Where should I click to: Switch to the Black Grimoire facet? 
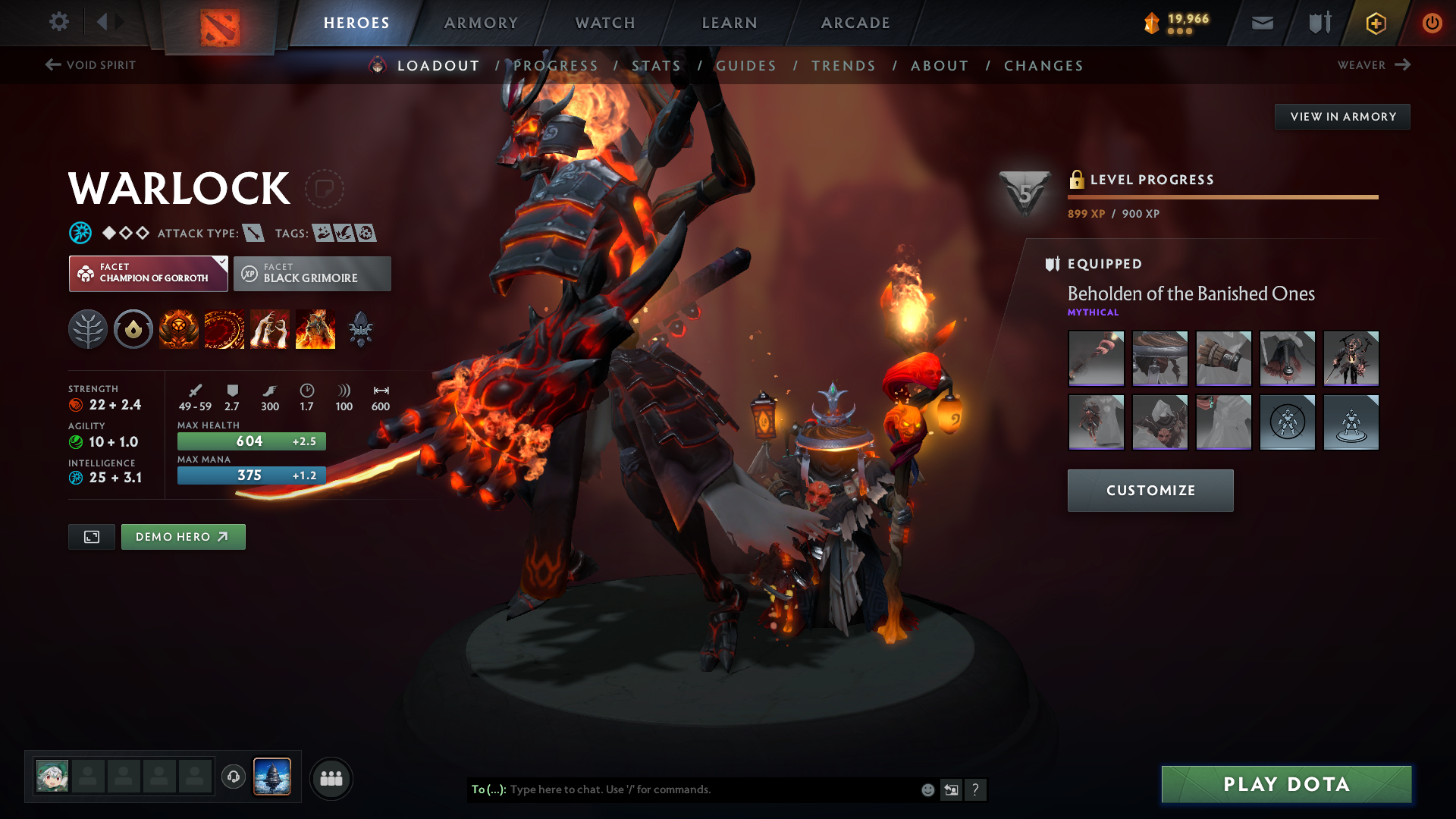coord(312,273)
